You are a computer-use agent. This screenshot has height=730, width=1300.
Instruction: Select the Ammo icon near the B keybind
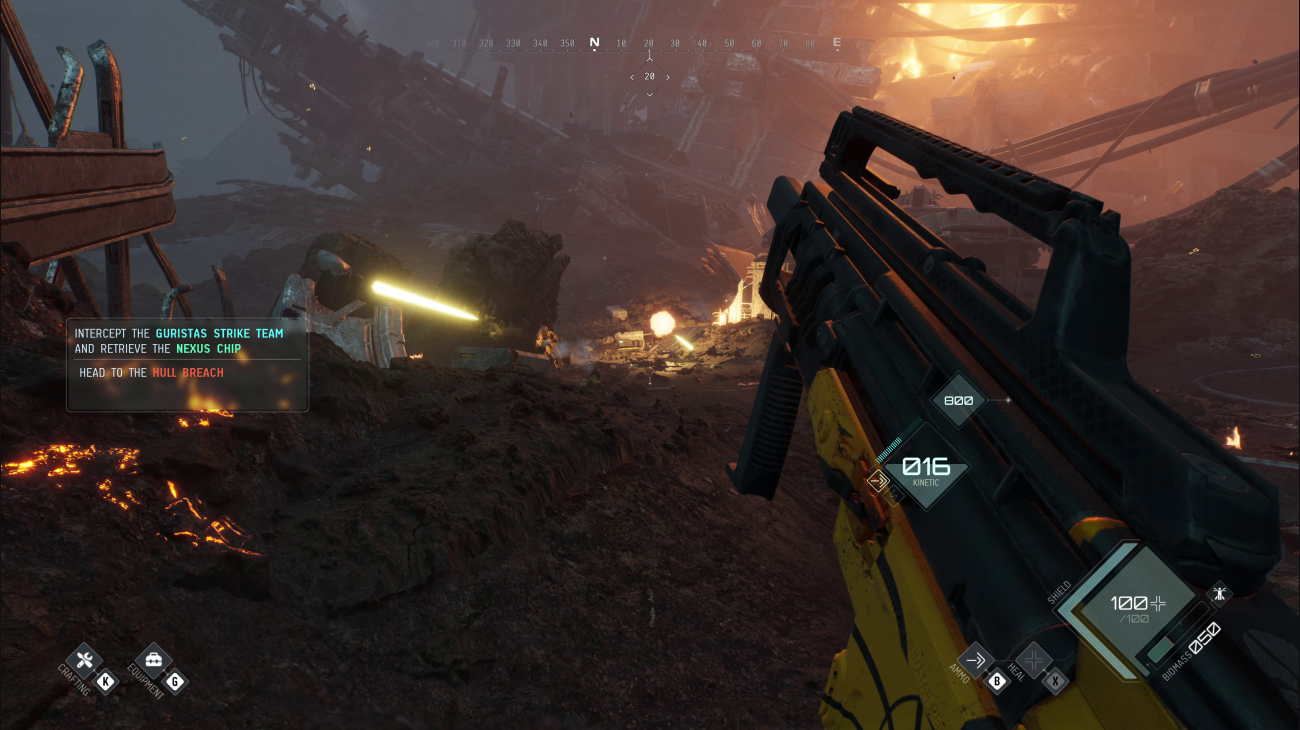(x=975, y=658)
